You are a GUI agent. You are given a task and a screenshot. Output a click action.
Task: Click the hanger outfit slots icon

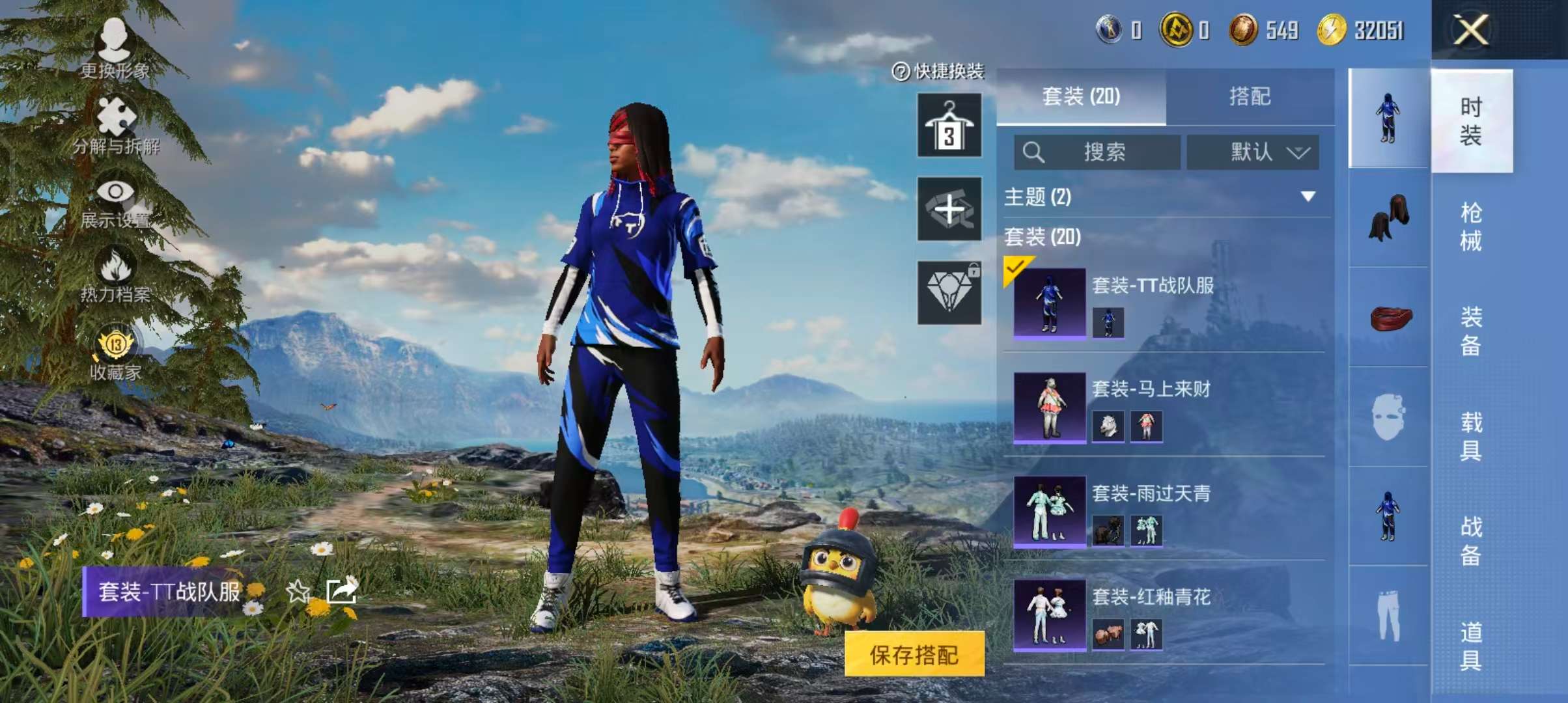(x=948, y=126)
